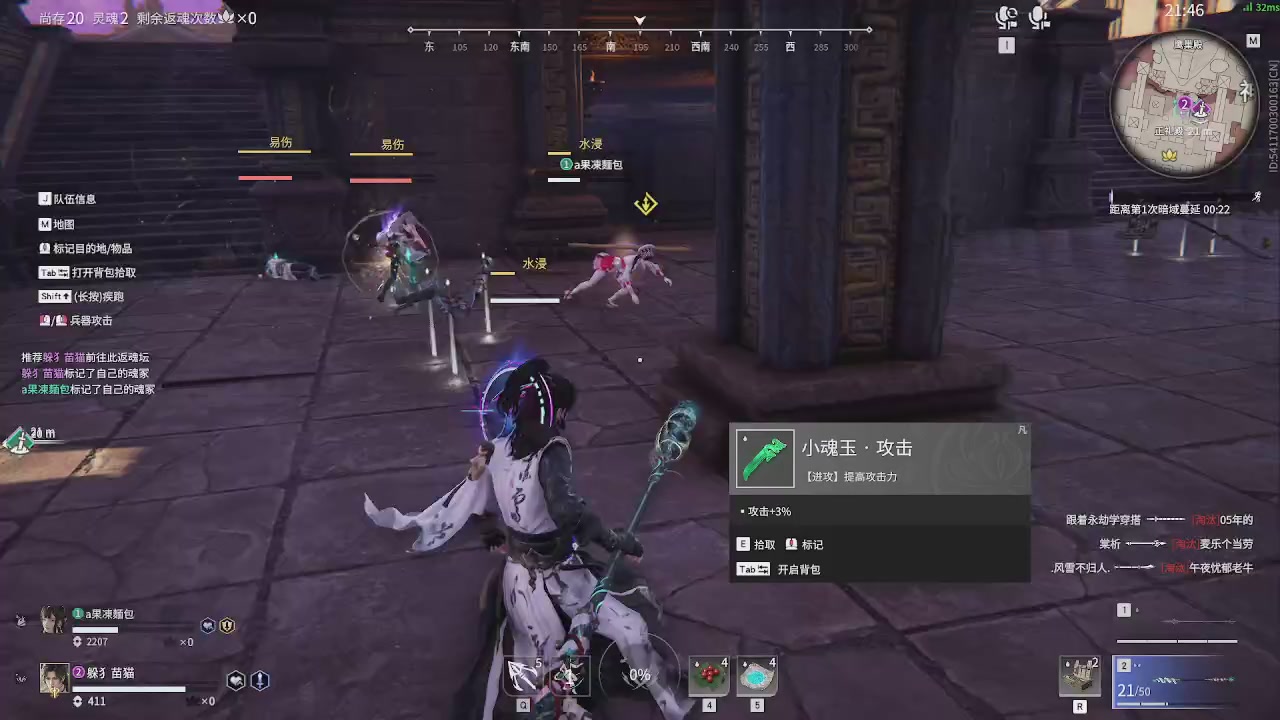Click the blue mineral item in slot 5
1280x720 pixels.
[757, 673]
